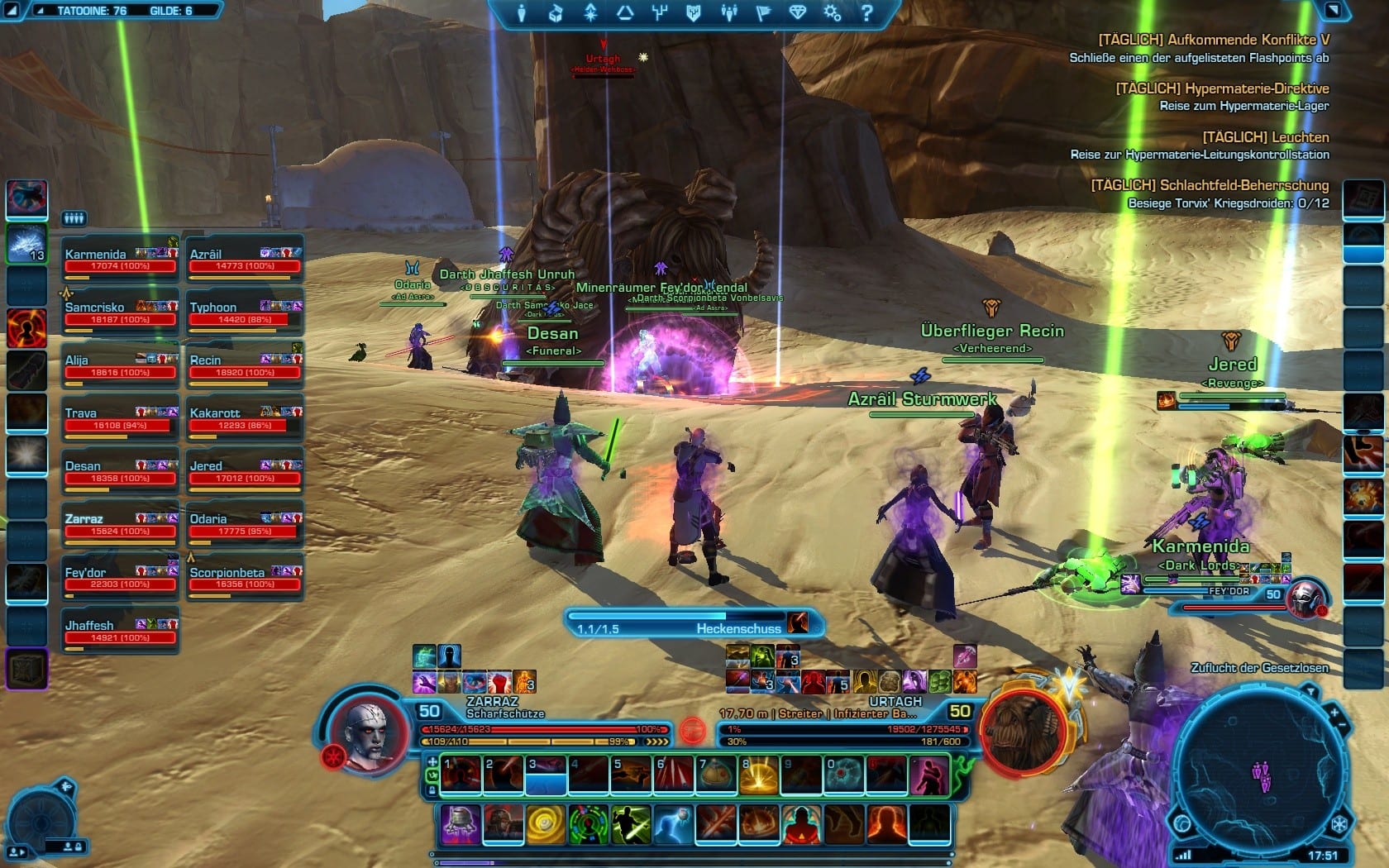This screenshot has width=1389, height=868.
Task: Activate the golden burst ability in slot 8
Action: tap(759, 775)
